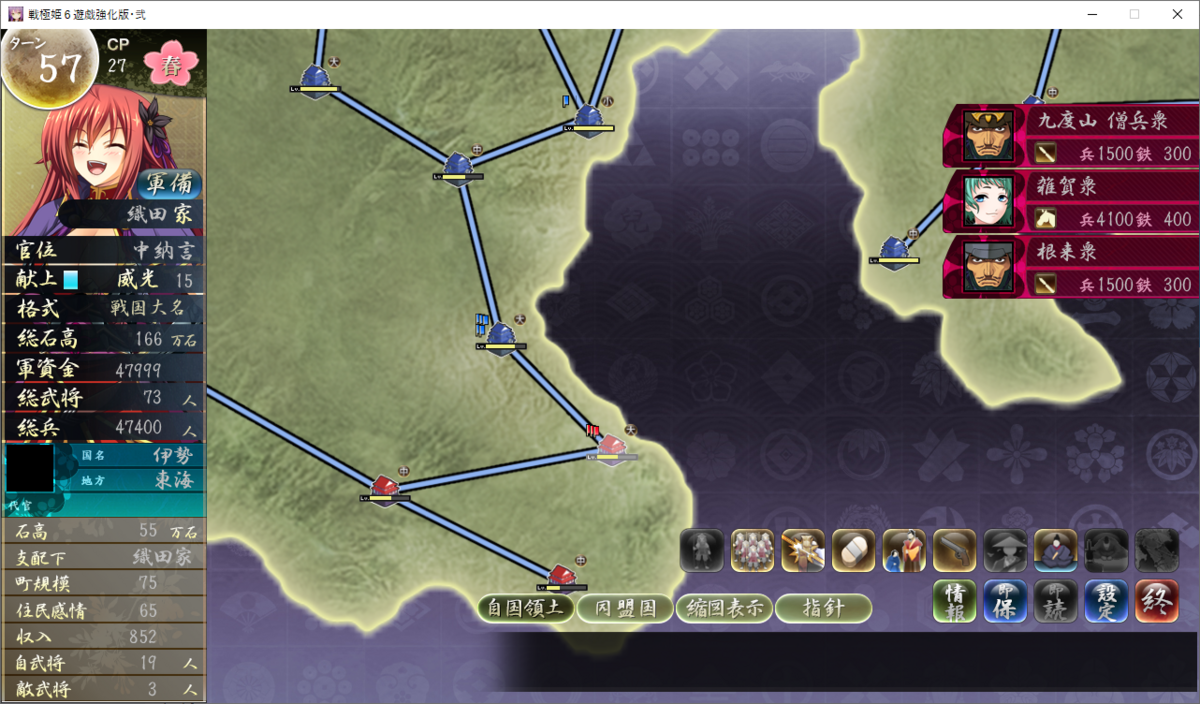The image size is (1200, 704).
Task: Open the lord and retainer command icon
Action: [x=904, y=550]
